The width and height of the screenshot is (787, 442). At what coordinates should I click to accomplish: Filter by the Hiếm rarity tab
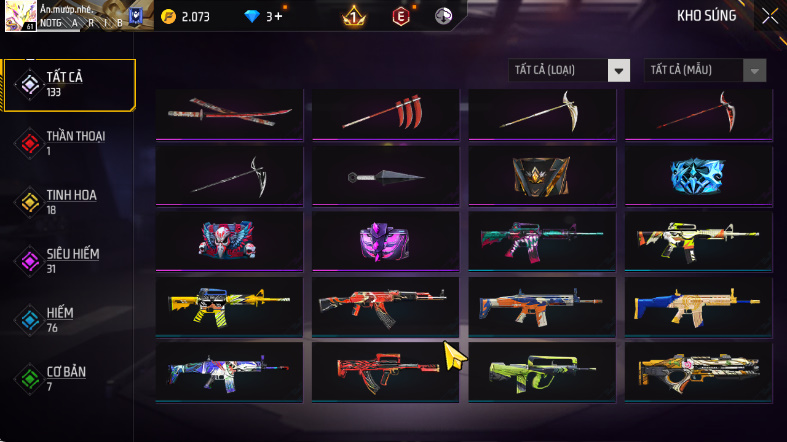(x=69, y=320)
